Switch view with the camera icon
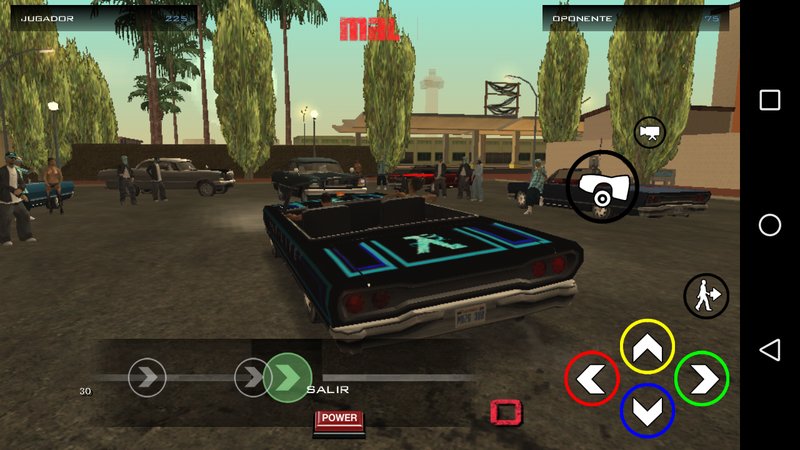Viewport: 800px width, 450px height. click(x=649, y=132)
